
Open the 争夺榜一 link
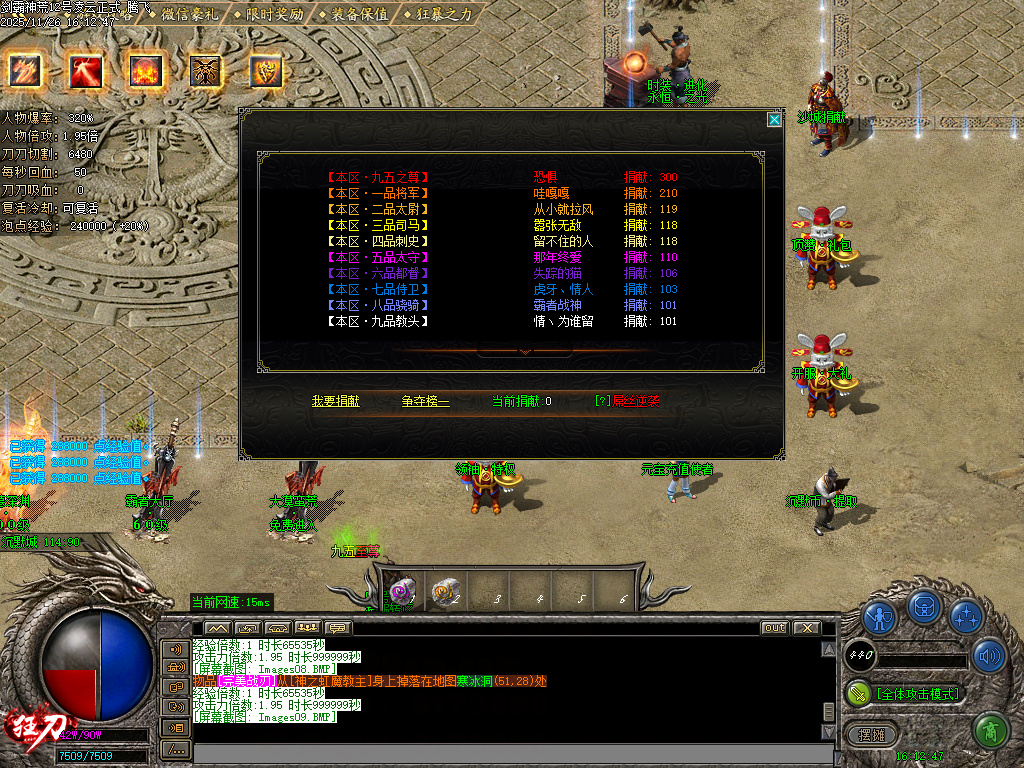426,401
